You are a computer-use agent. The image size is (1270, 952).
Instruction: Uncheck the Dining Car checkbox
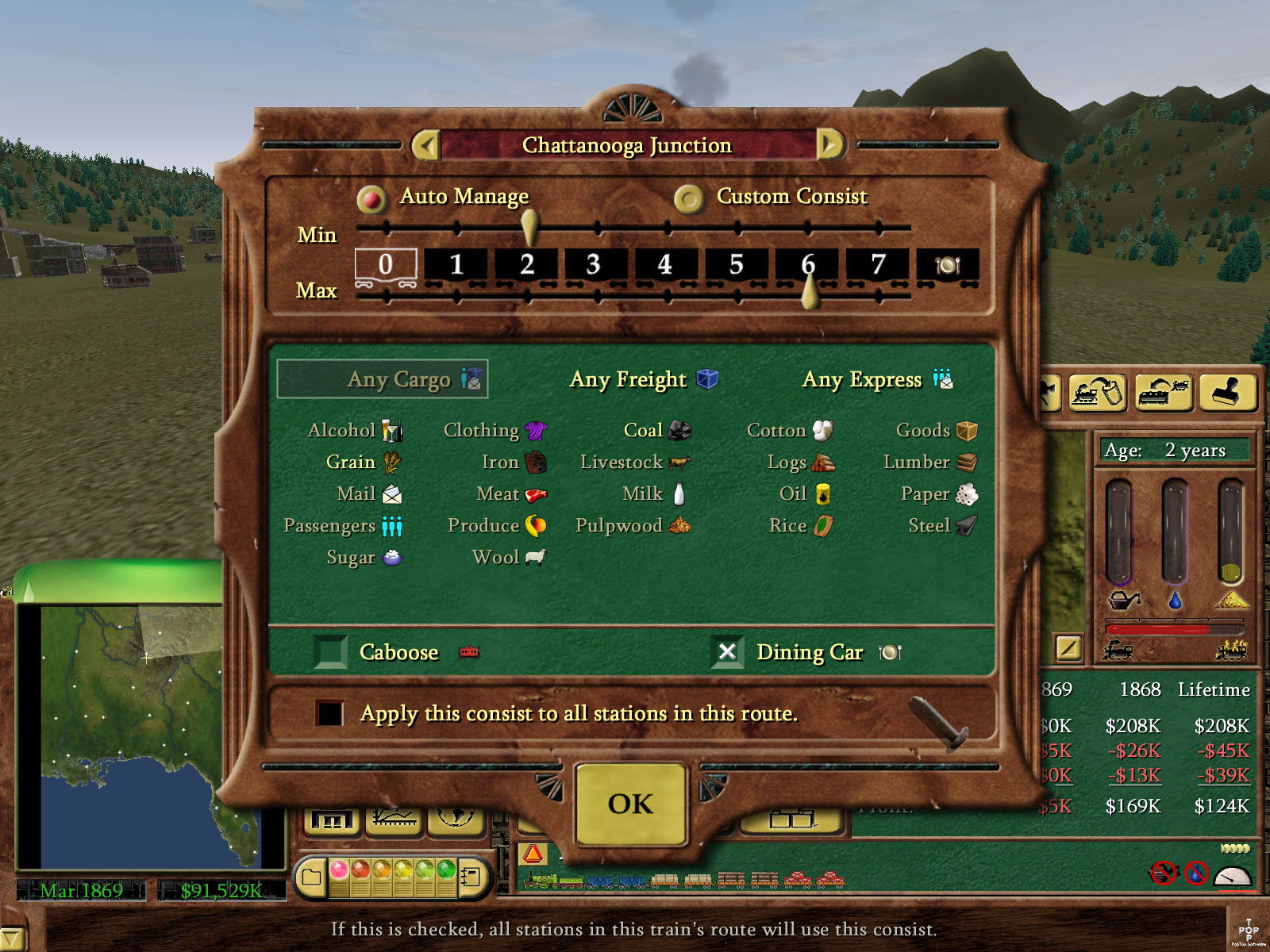727,652
